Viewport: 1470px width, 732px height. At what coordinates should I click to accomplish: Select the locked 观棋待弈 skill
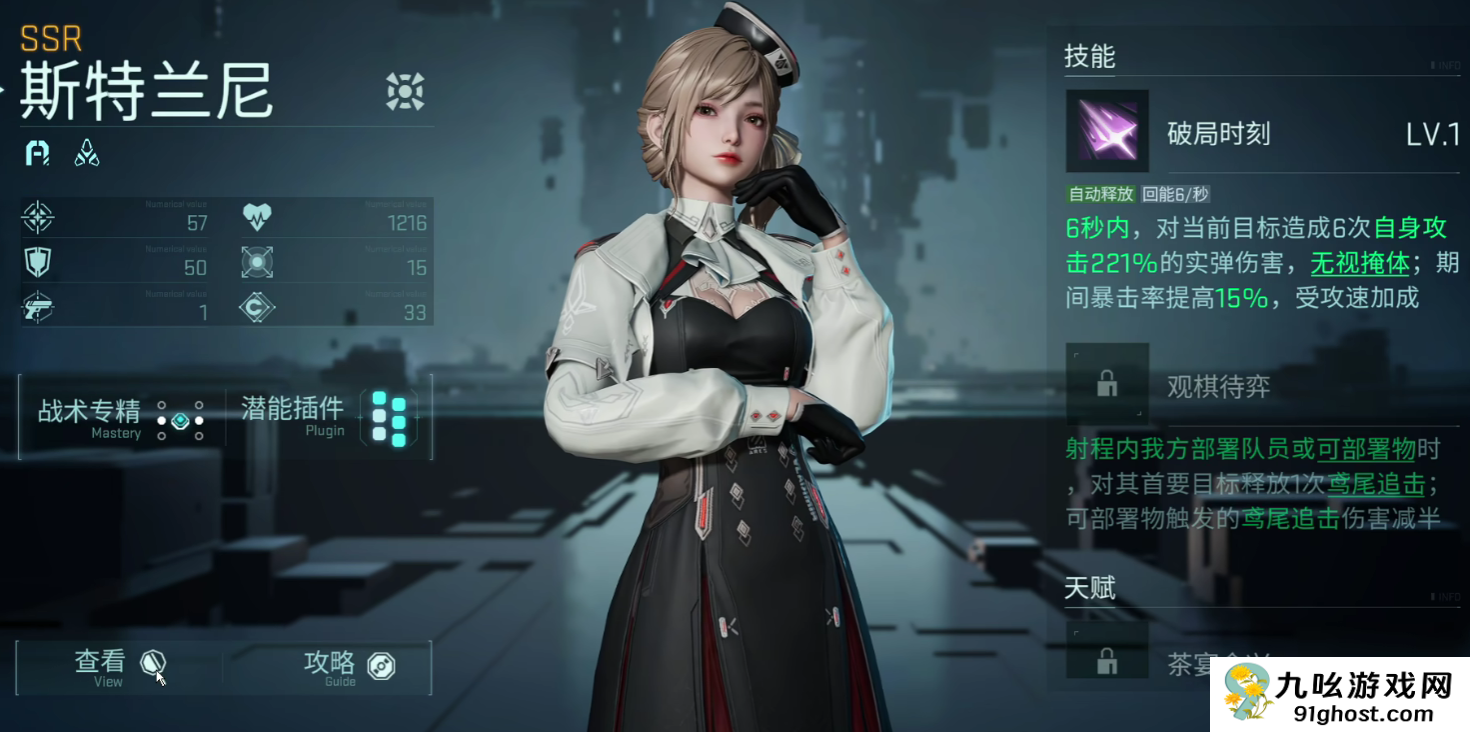1107,384
